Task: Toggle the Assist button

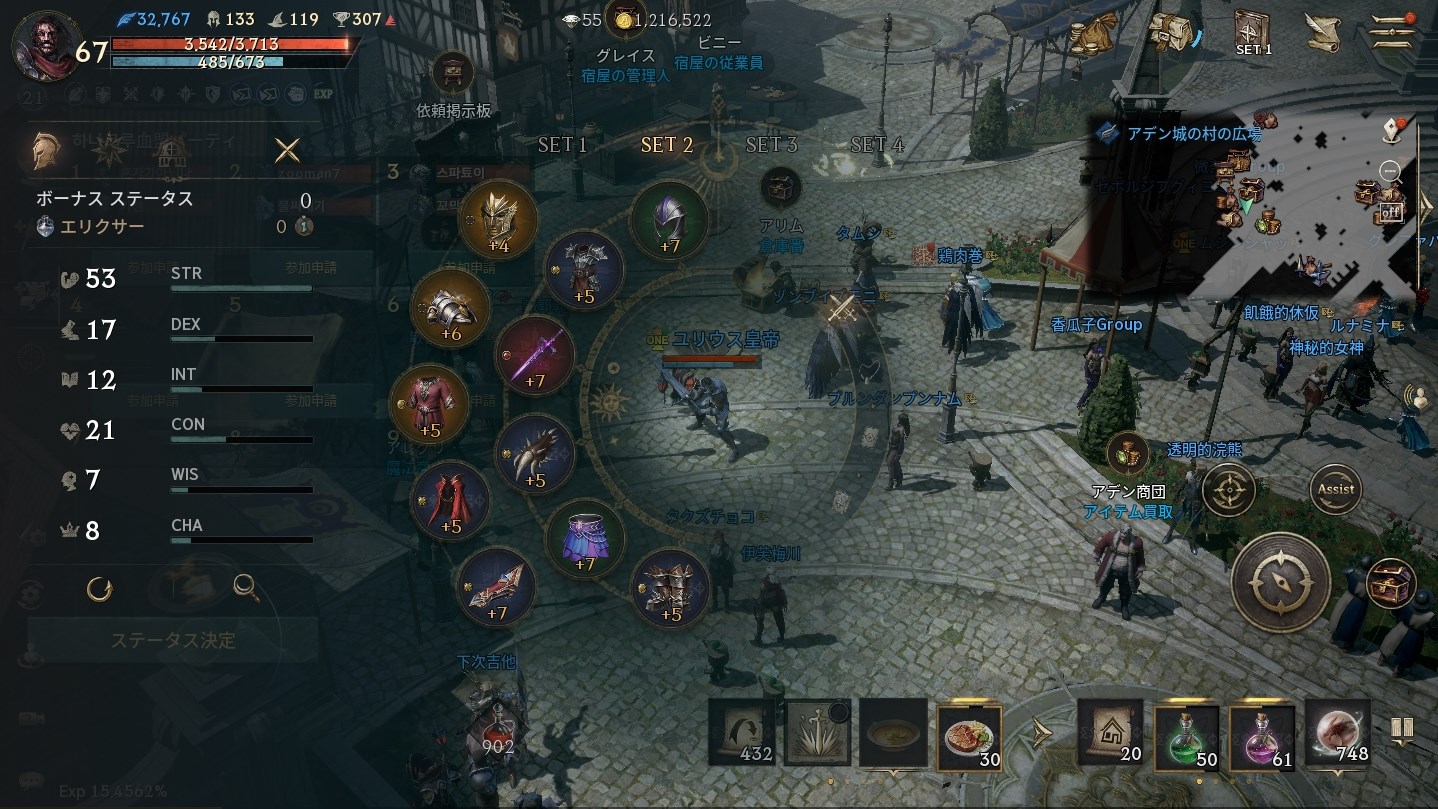Action: click(x=1336, y=489)
